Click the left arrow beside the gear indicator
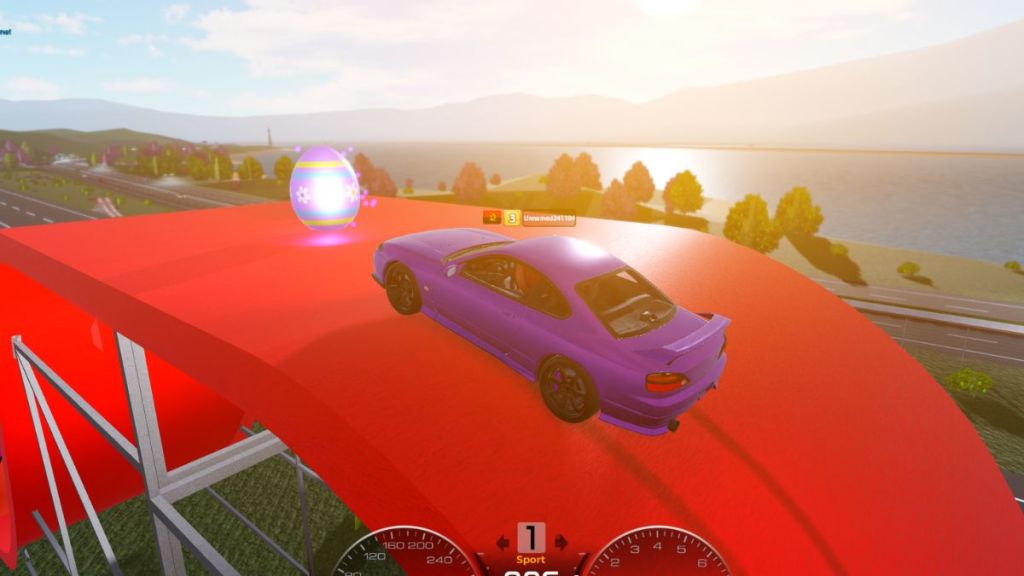The width and height of the screenshot is (1024, 576). (x=502, y=541)
